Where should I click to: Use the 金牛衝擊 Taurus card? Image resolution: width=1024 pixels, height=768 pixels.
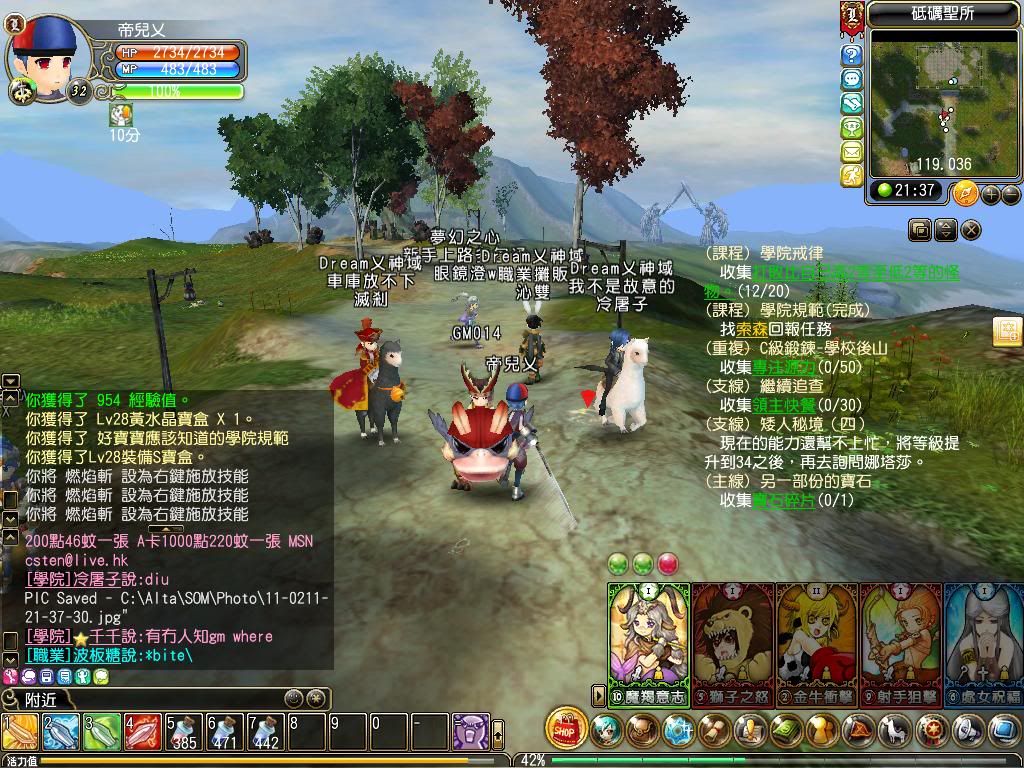point(816,640)
